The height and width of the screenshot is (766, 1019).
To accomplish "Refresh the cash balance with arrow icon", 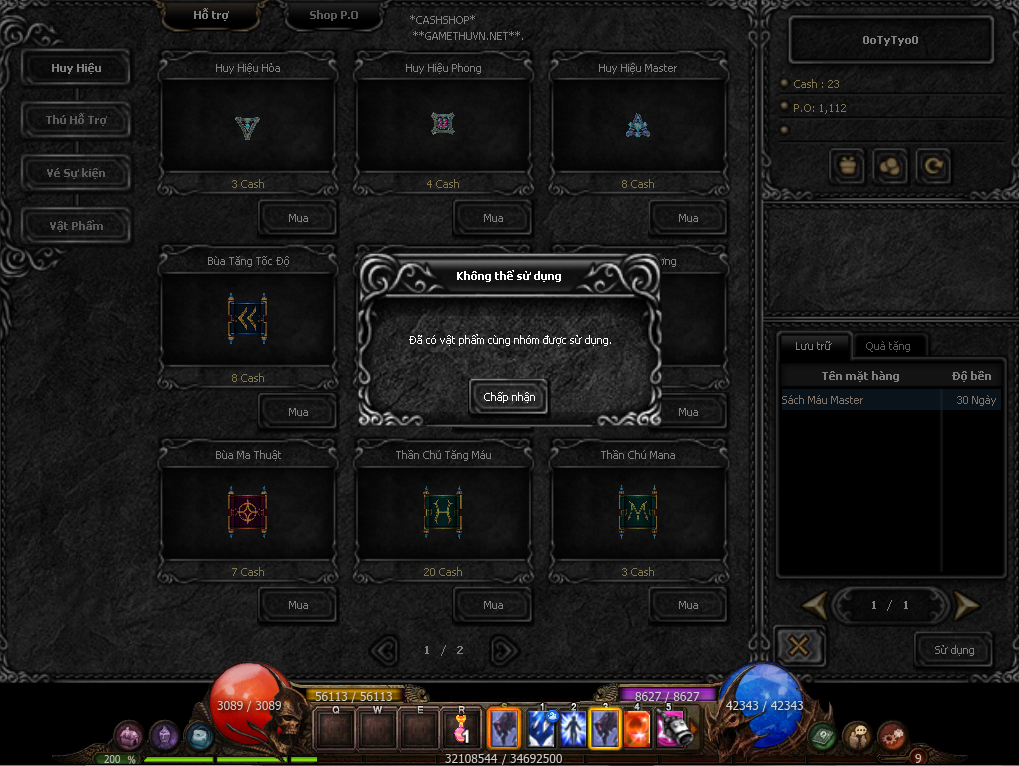I will (x=933, y=167).
